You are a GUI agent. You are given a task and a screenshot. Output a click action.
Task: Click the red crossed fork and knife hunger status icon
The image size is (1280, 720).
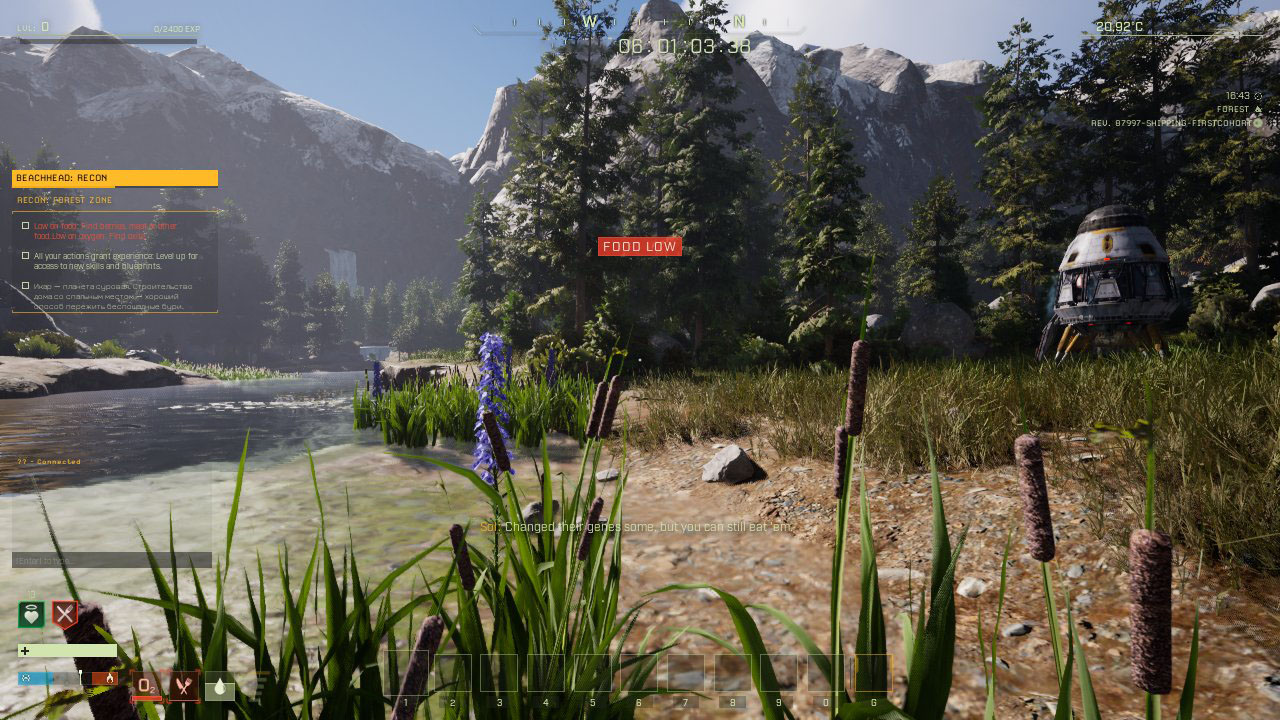click(x=65, y=614)
